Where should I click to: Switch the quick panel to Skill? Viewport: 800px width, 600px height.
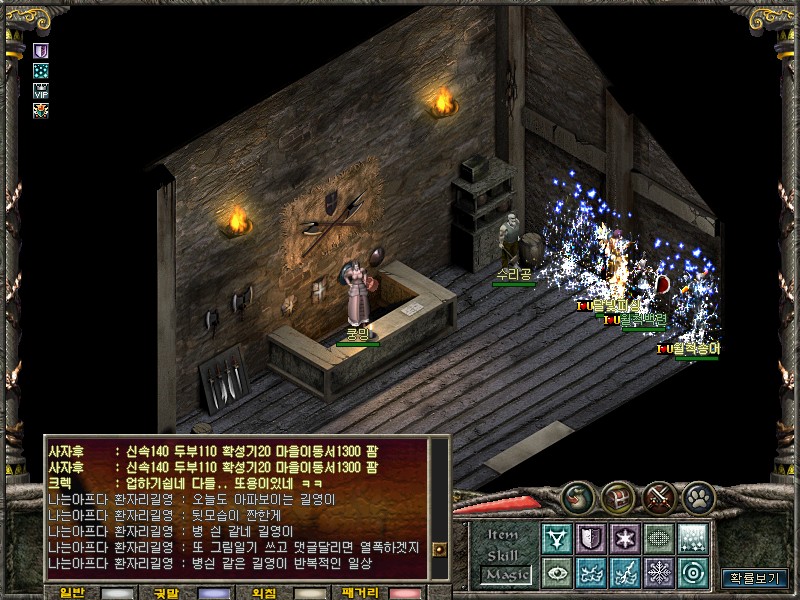tap(504, 556)
